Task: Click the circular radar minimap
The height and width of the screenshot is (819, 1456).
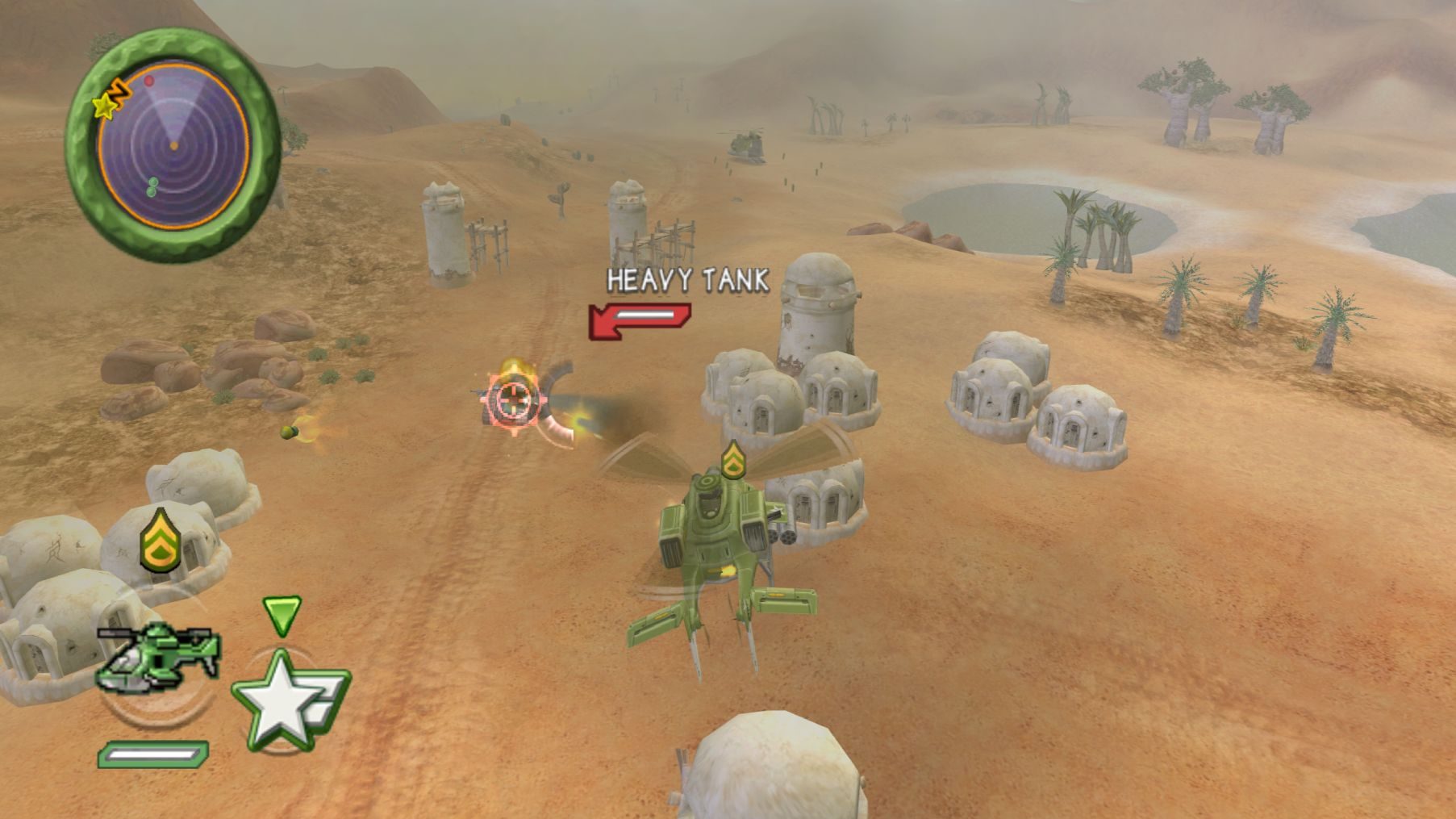Action: 173,145
